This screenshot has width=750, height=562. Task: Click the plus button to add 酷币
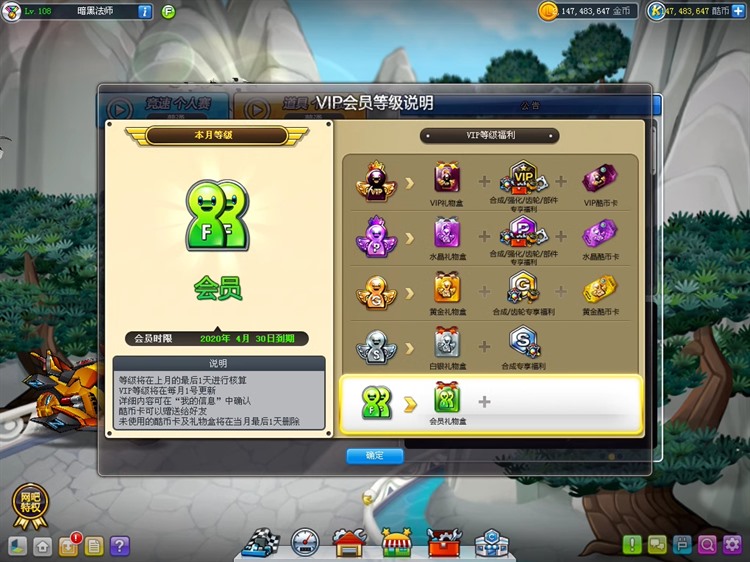(739, 11)
